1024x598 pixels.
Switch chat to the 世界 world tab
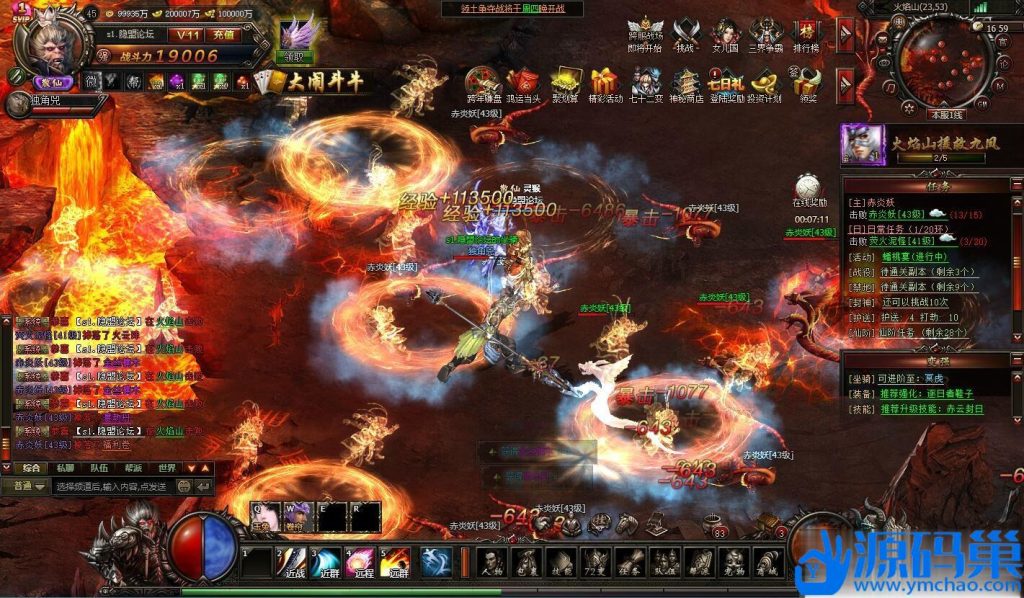(x=167, y=468)
